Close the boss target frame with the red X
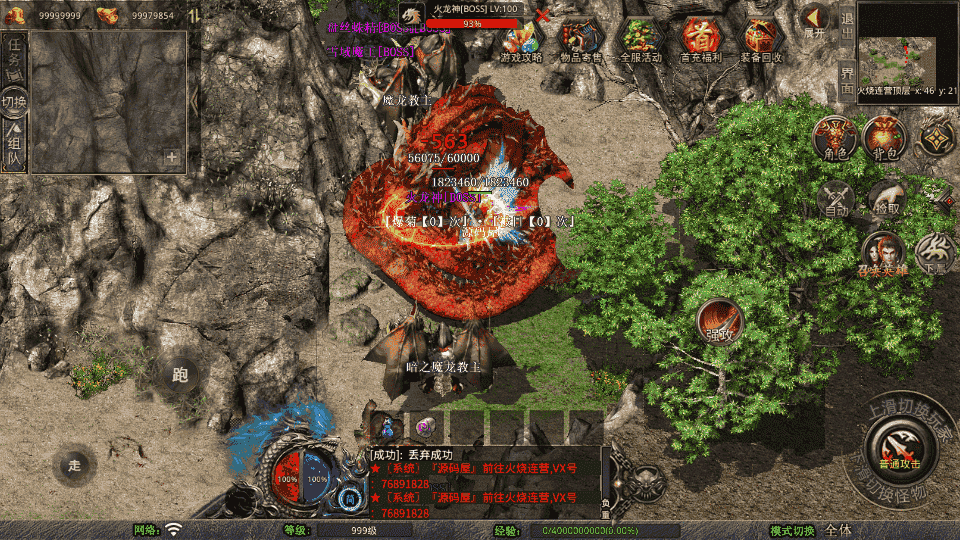The width and height of the screenshot is (960, 540). click(543, 15)
